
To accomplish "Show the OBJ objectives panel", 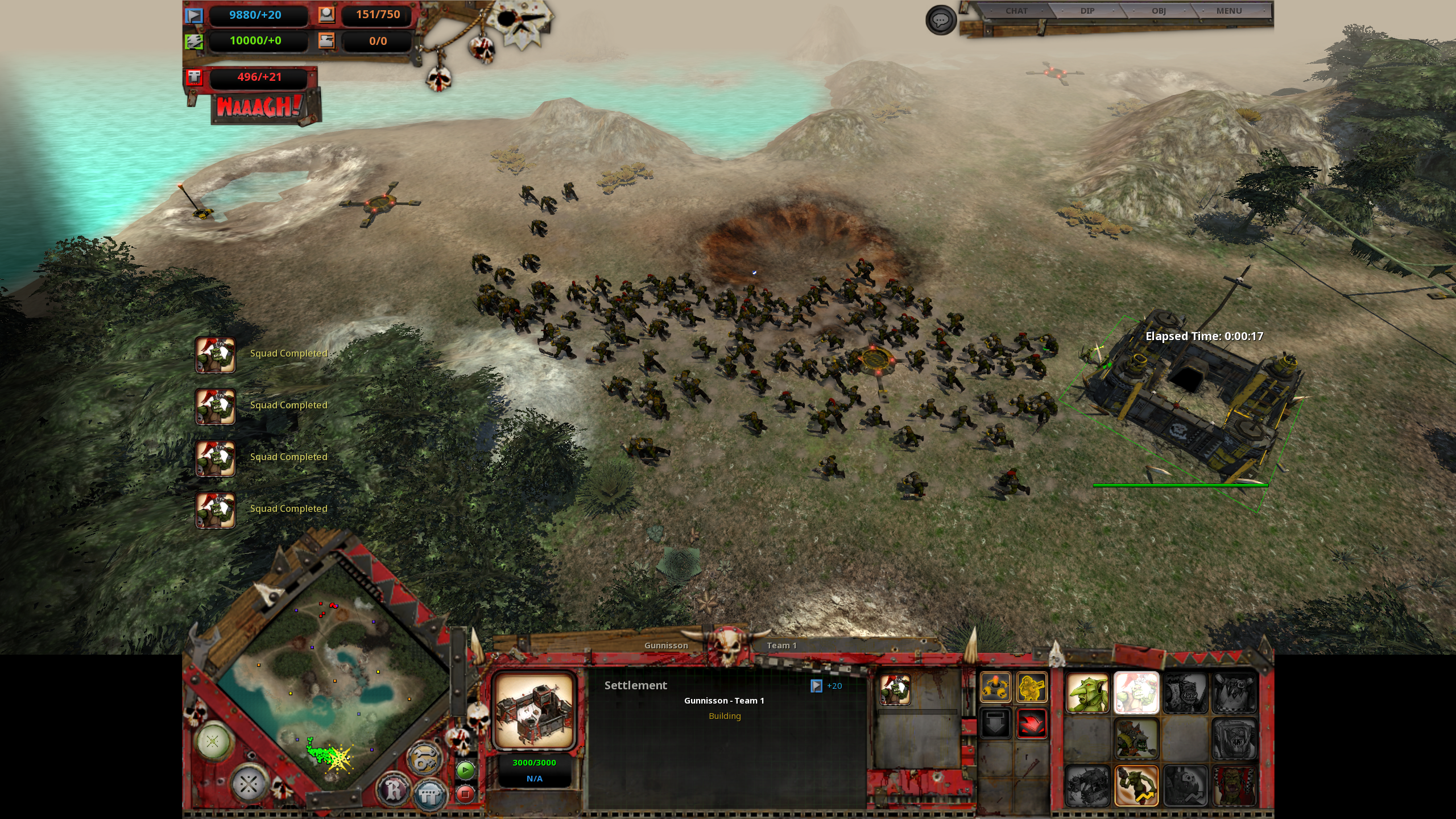I will point(1159,11).
